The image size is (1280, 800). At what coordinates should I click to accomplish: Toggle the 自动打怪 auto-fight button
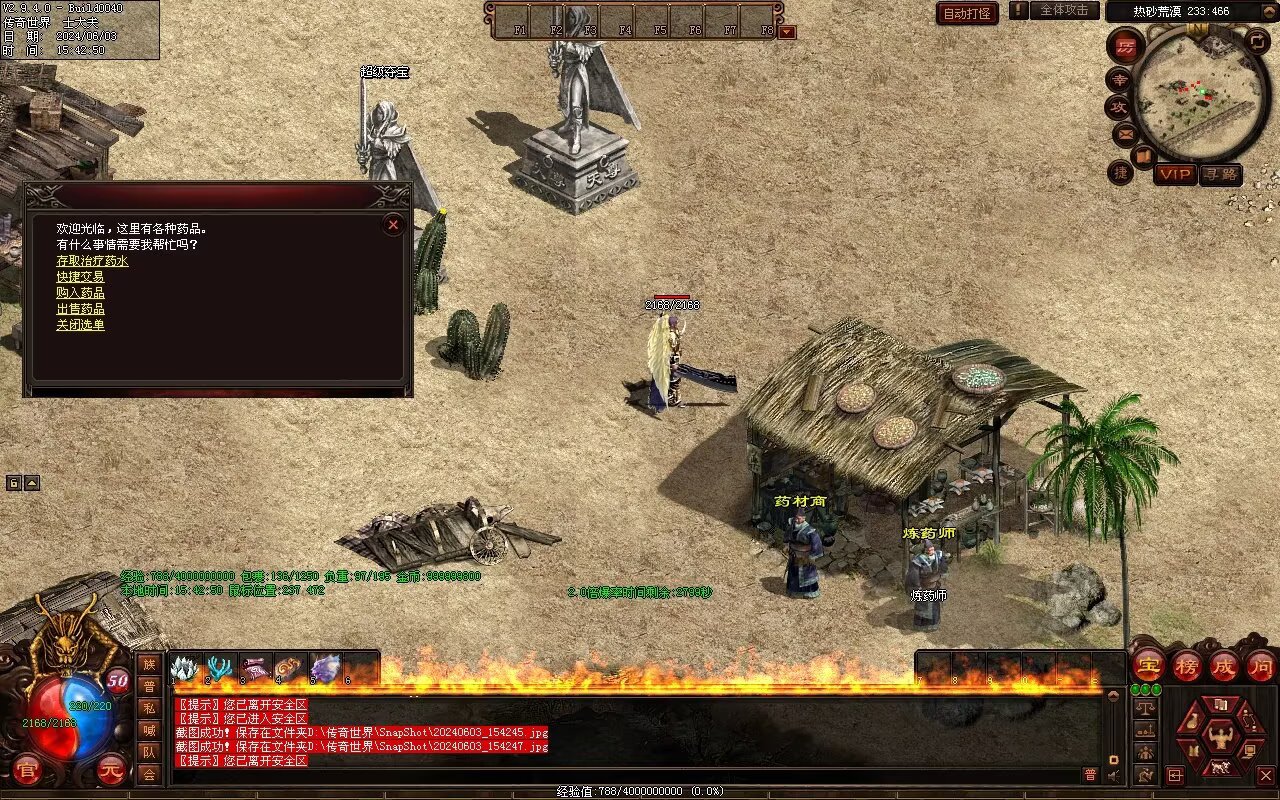pos(967,13)
